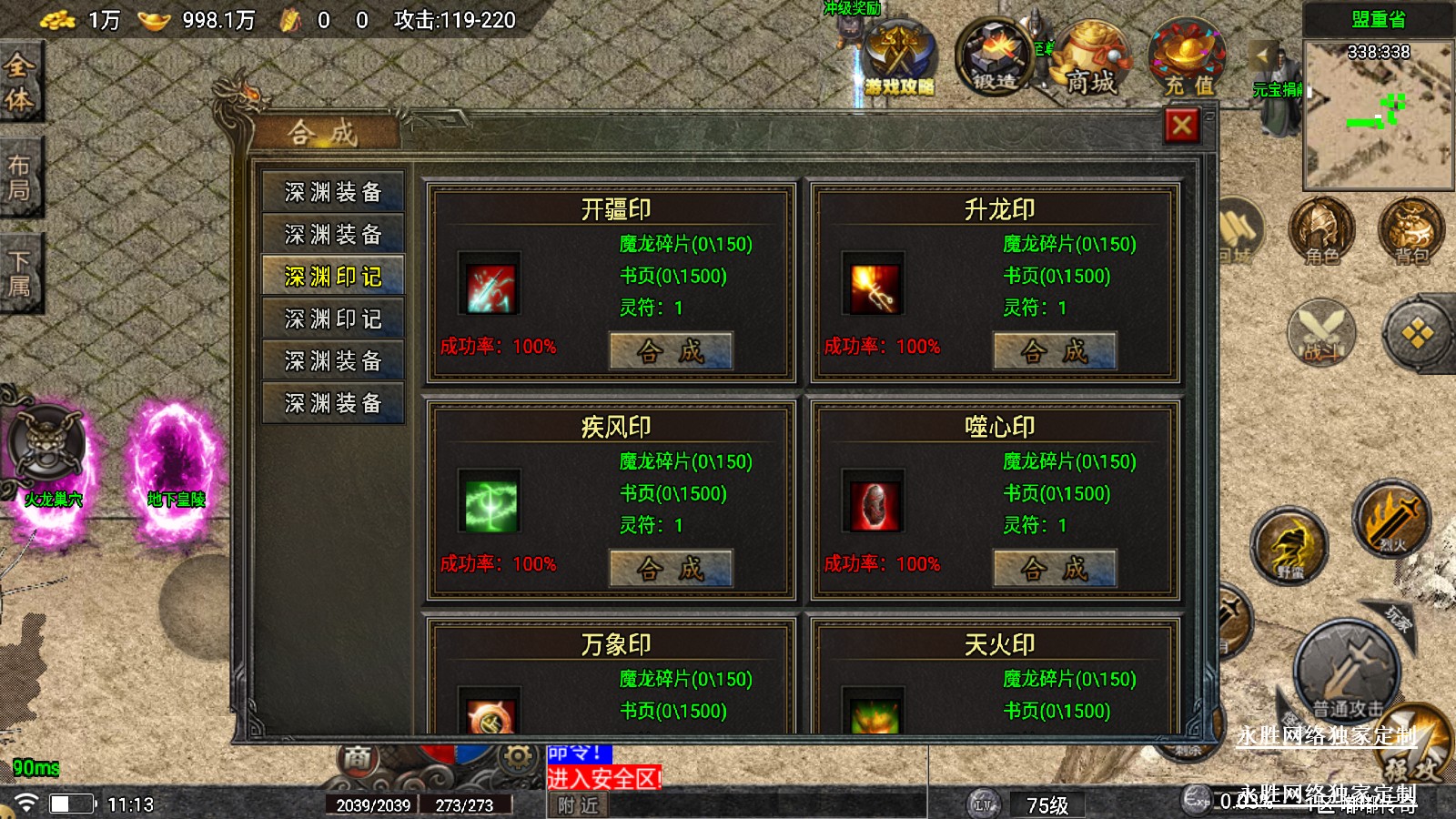Open the 锻造 forging menu
Viewport: 1456px width, 819px height.
point(995,59)
